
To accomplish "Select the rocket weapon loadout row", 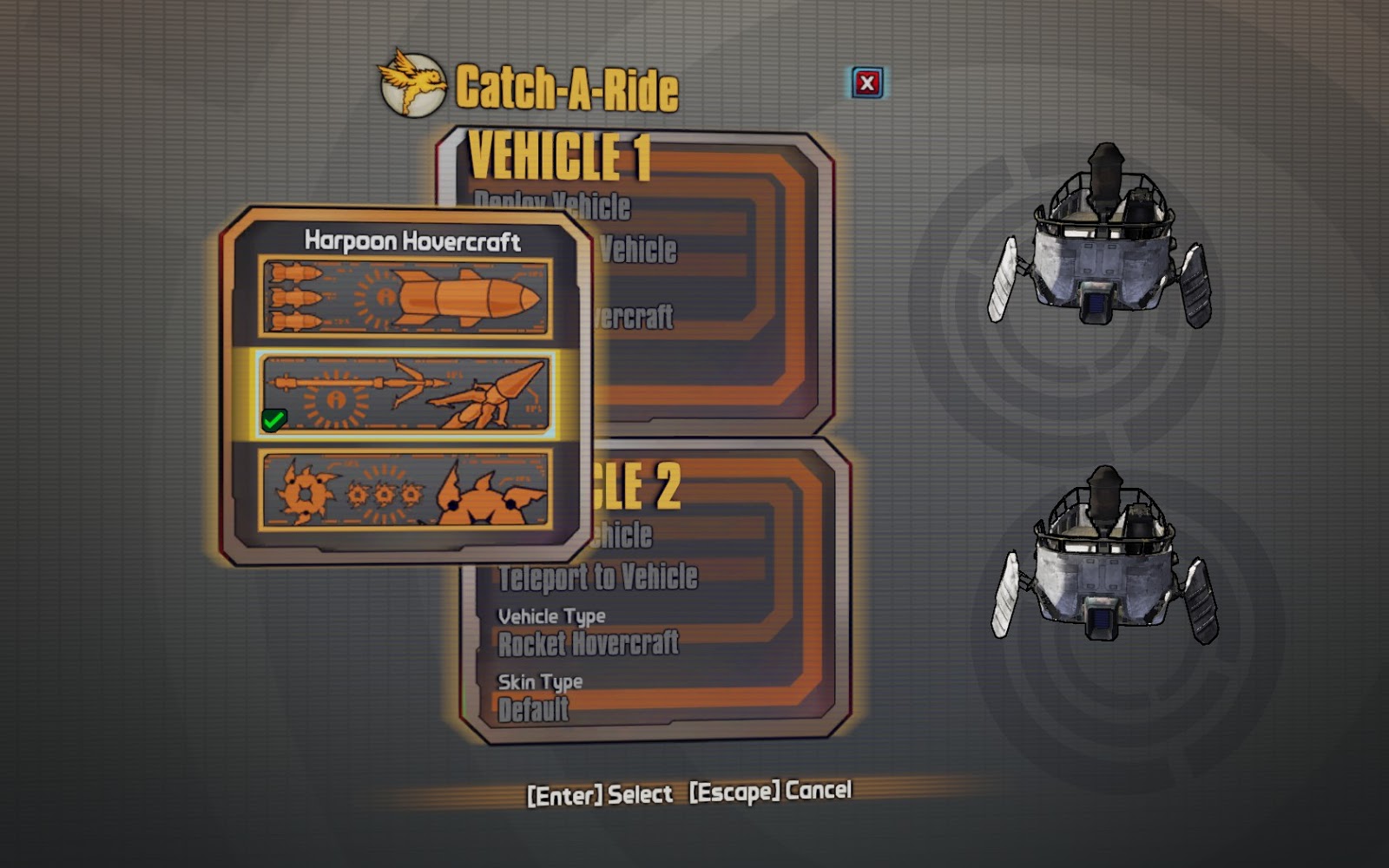I will [408, 295].
